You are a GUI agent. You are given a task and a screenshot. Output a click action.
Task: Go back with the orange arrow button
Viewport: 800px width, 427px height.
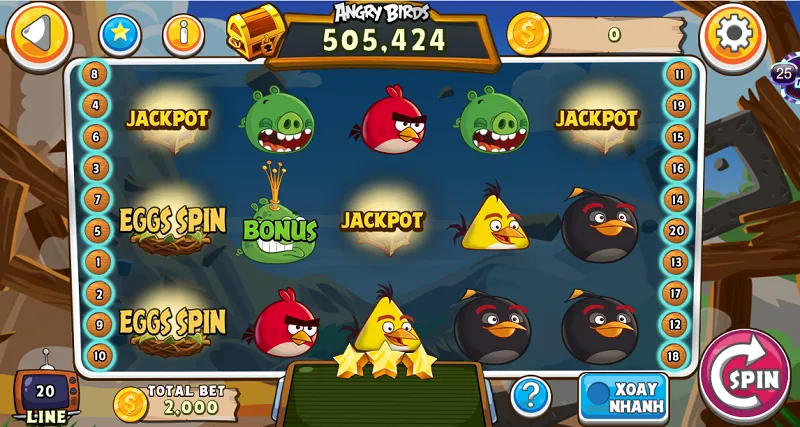click(x=38, y=35)
